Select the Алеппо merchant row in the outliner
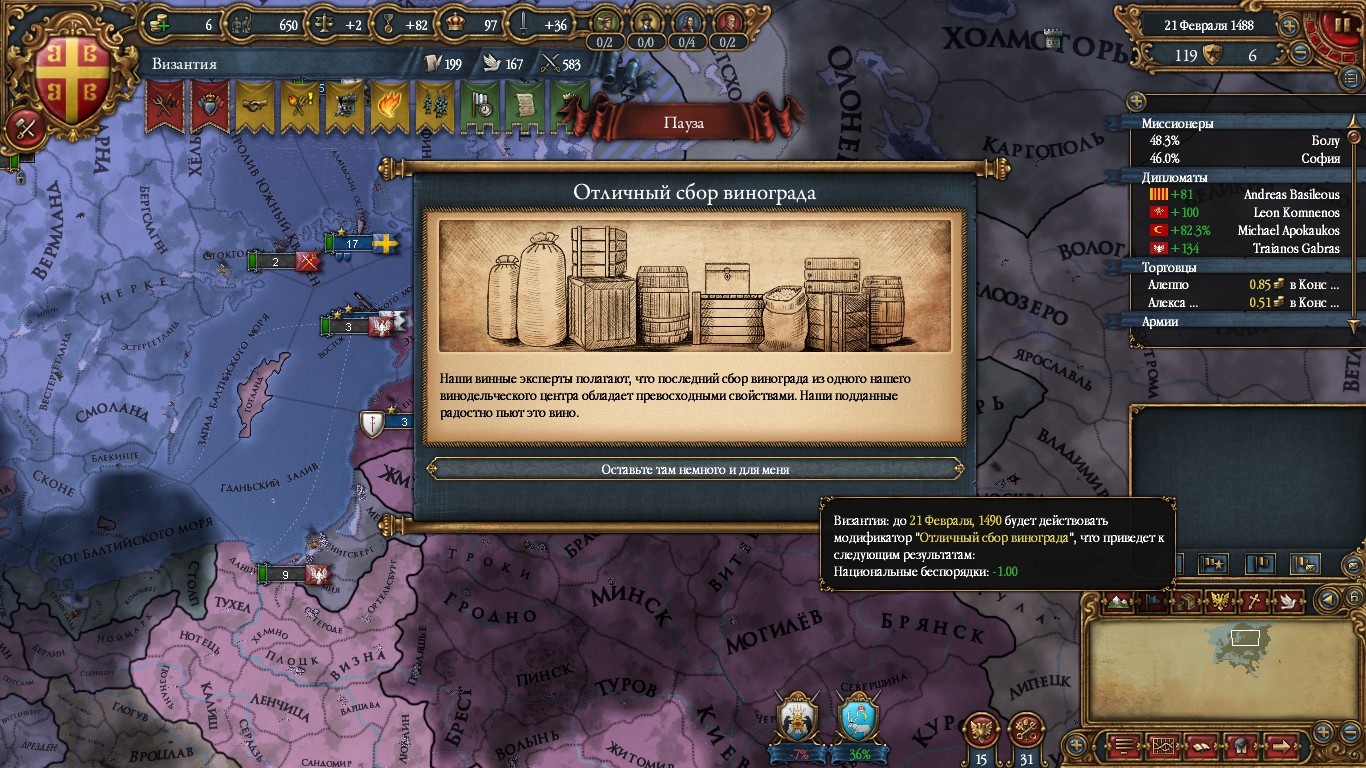 pyautogui.click(x=1240, y=284)
